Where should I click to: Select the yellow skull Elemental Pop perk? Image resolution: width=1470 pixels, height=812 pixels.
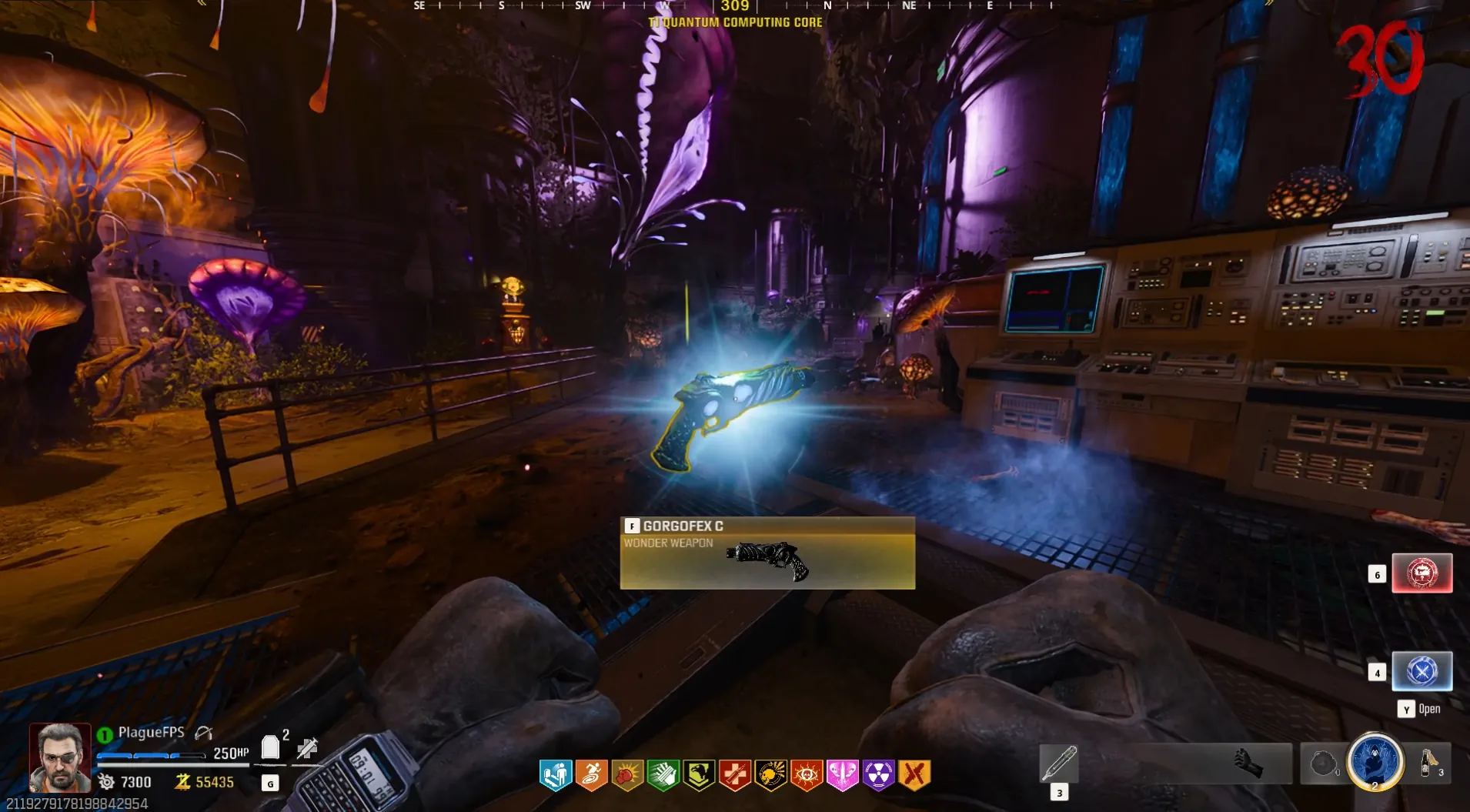(x=770, y=775)
